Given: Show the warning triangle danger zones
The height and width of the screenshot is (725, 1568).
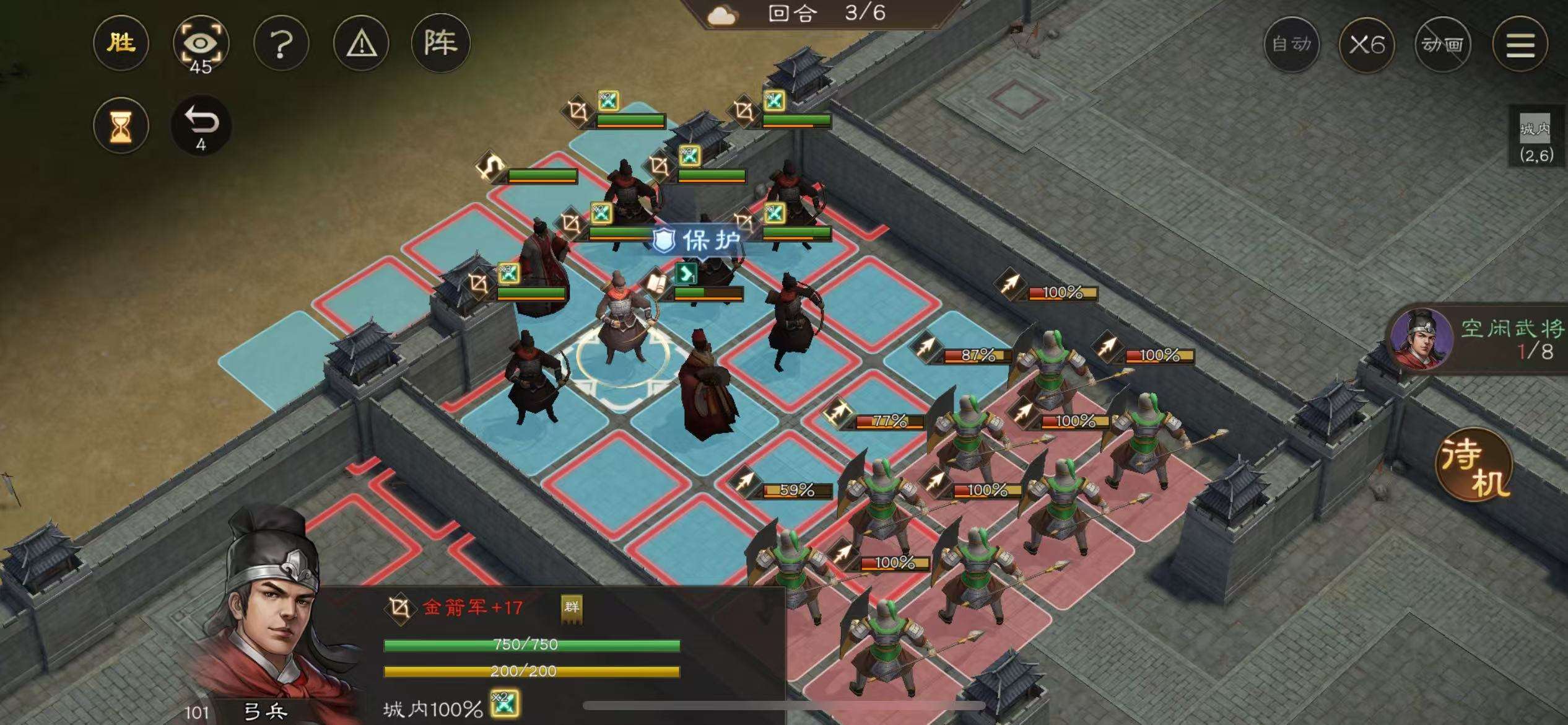Looking at the screenshot, I should point(361,43).
